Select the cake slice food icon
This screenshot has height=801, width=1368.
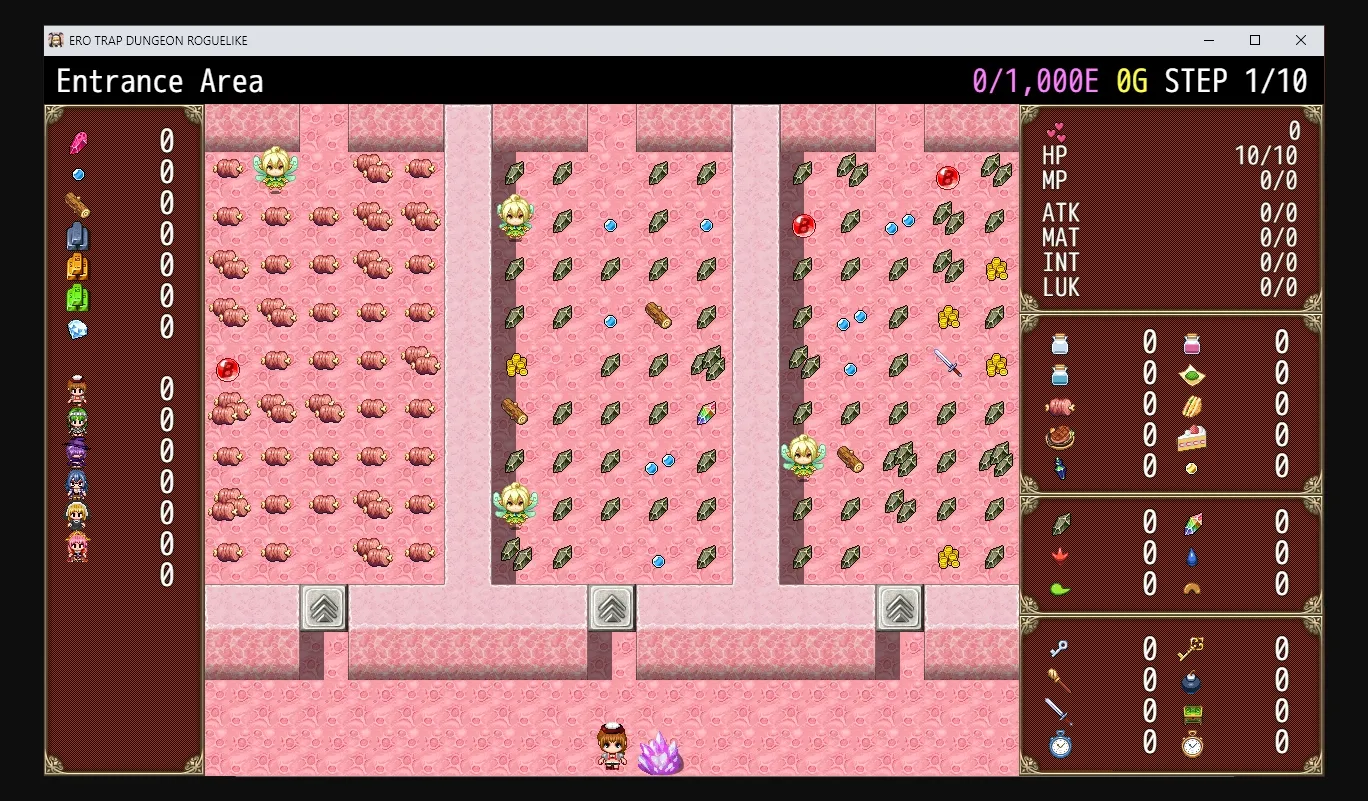pos(1192,437)
